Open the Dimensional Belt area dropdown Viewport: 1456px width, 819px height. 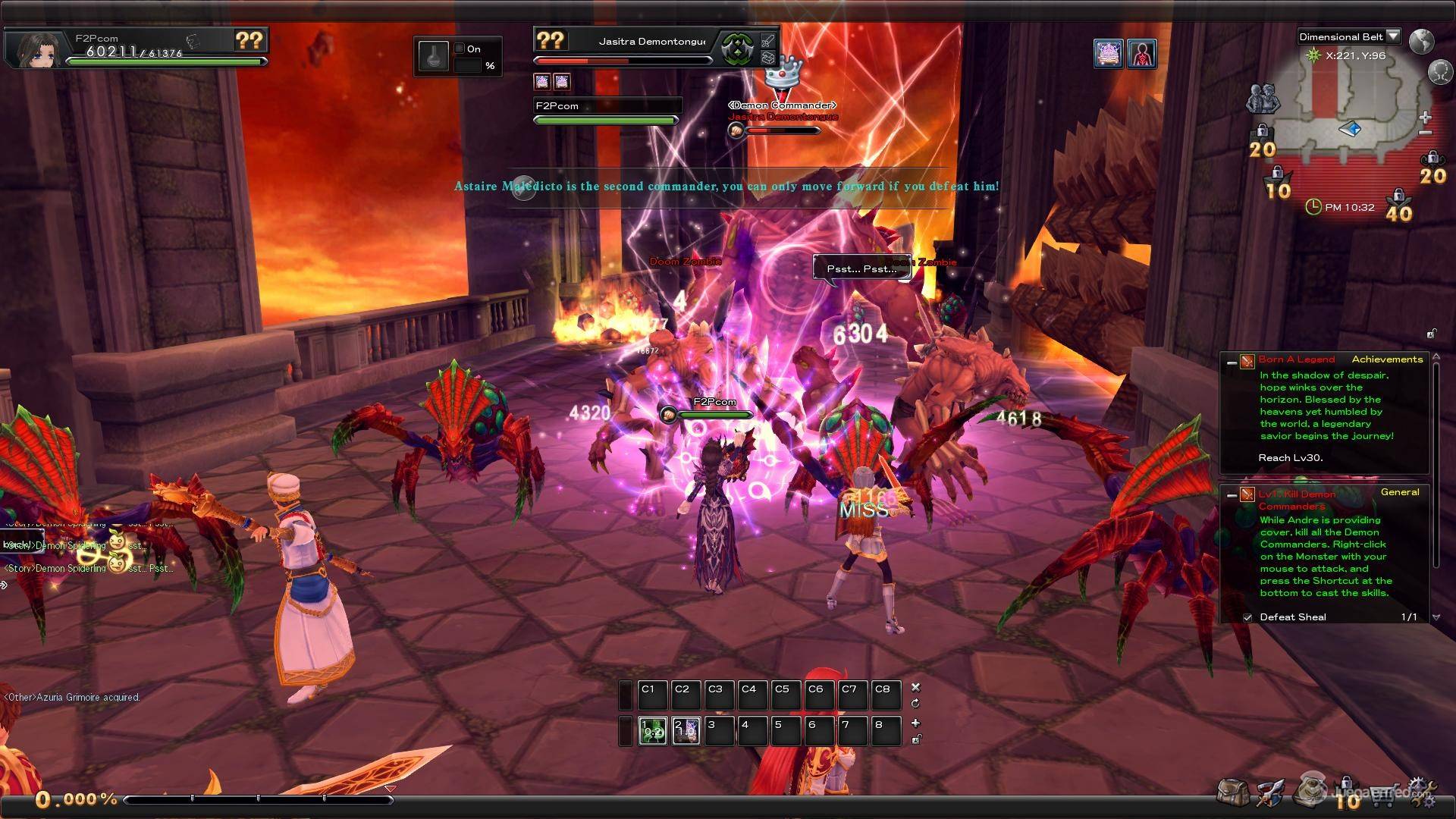click(x=1393, y=36)
